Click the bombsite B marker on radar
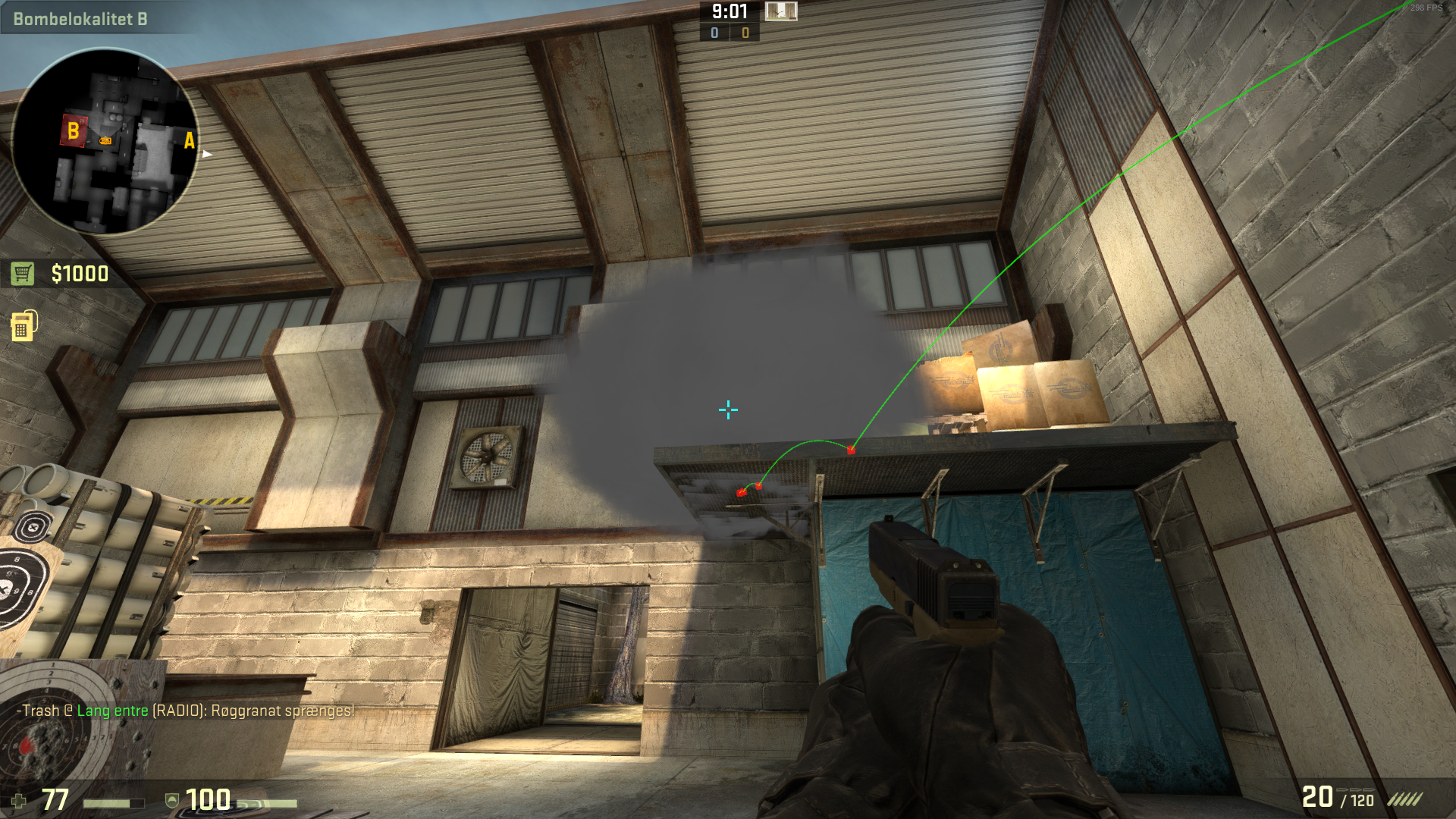 (74, 131)
